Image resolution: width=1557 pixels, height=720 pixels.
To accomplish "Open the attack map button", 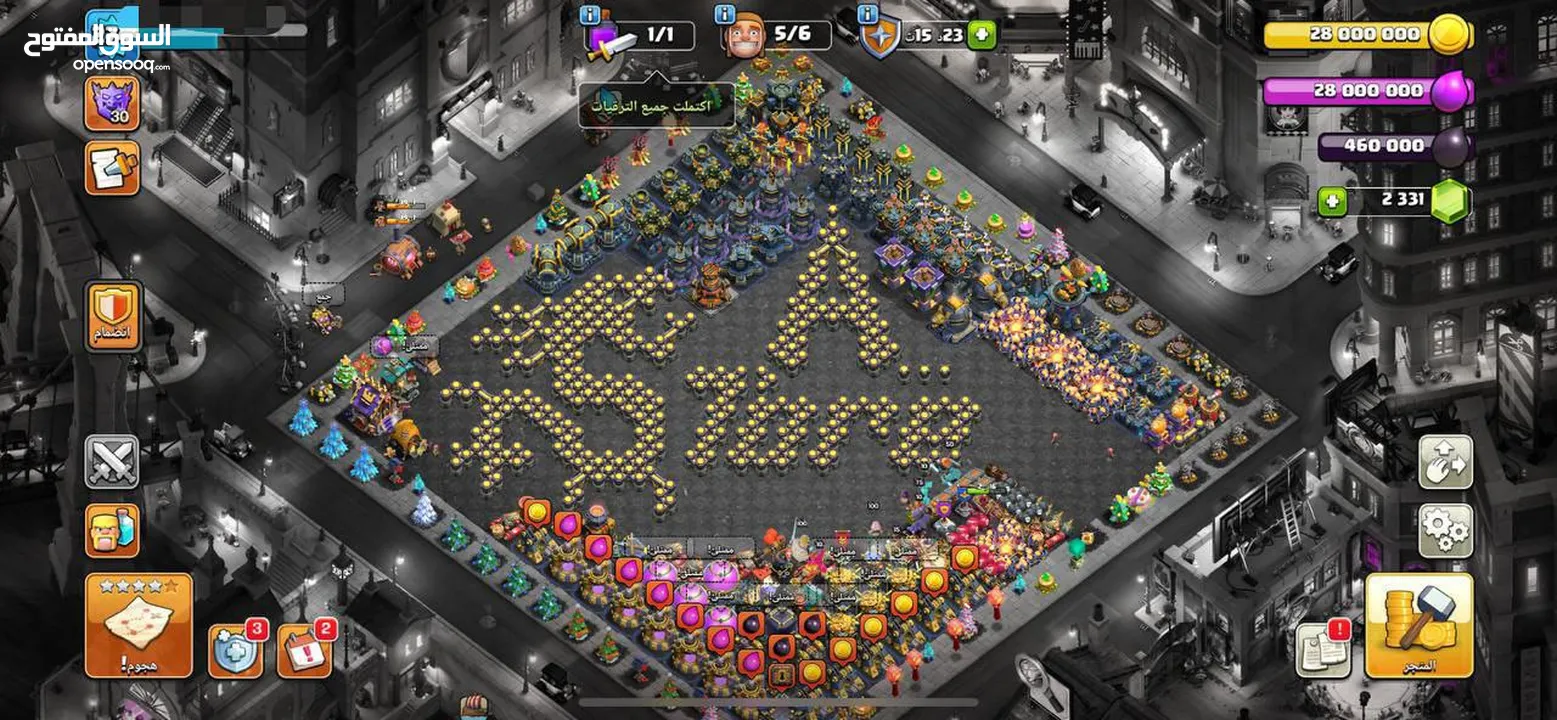I will (x=138, y=625).
